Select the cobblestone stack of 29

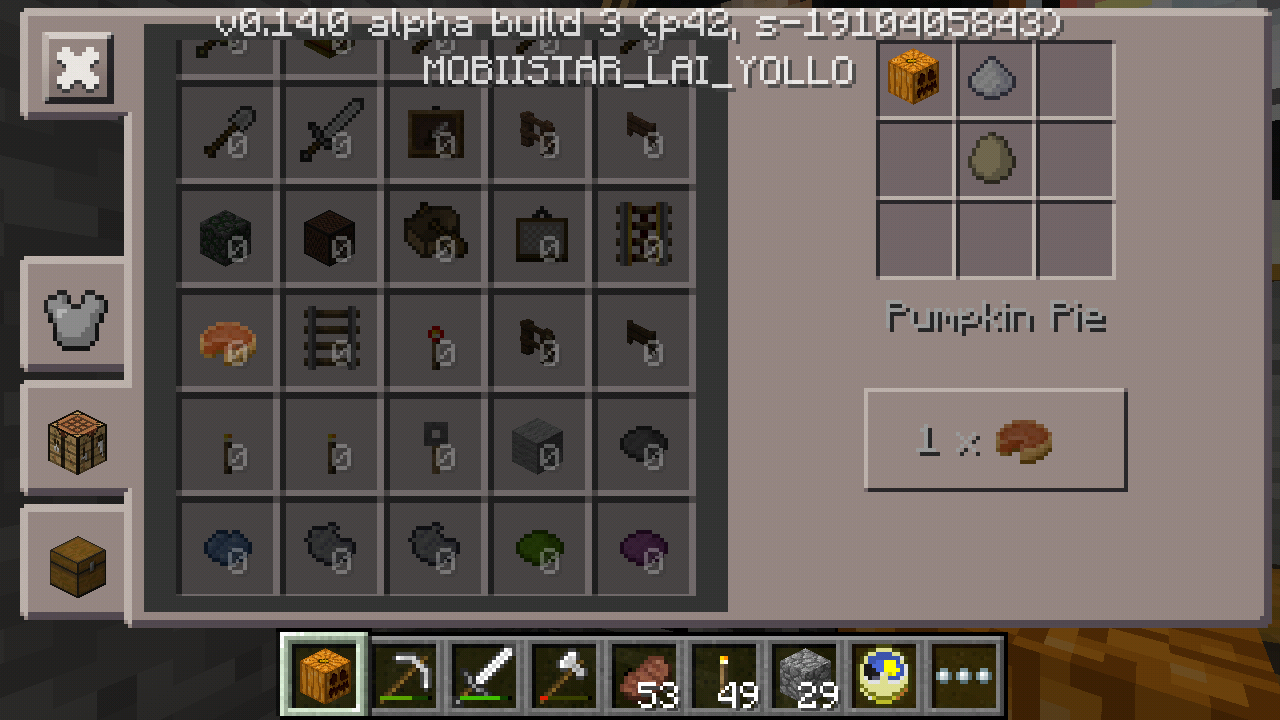click(x=805, y=674)
